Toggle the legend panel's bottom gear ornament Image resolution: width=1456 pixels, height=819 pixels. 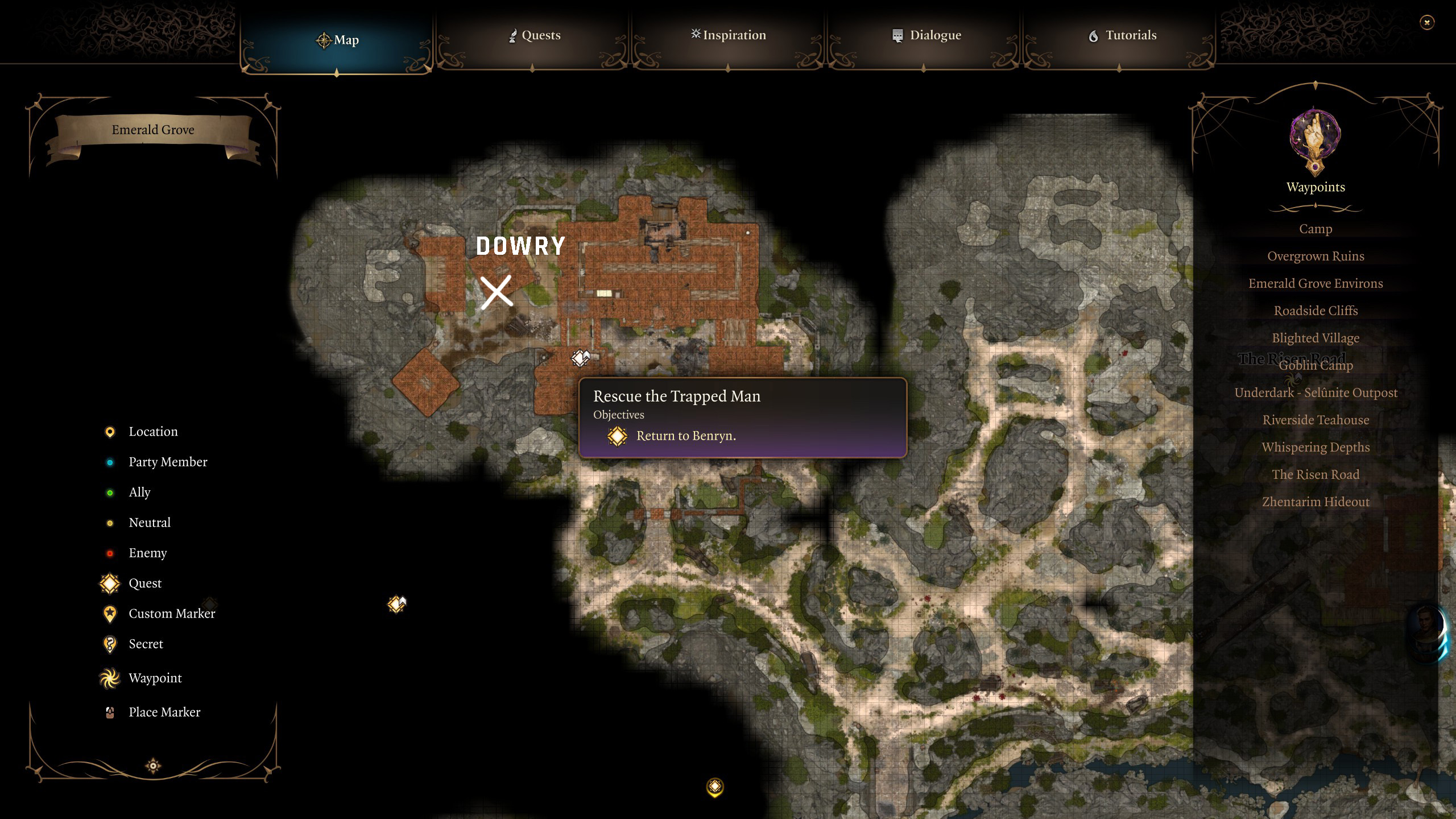pos(153,766)
